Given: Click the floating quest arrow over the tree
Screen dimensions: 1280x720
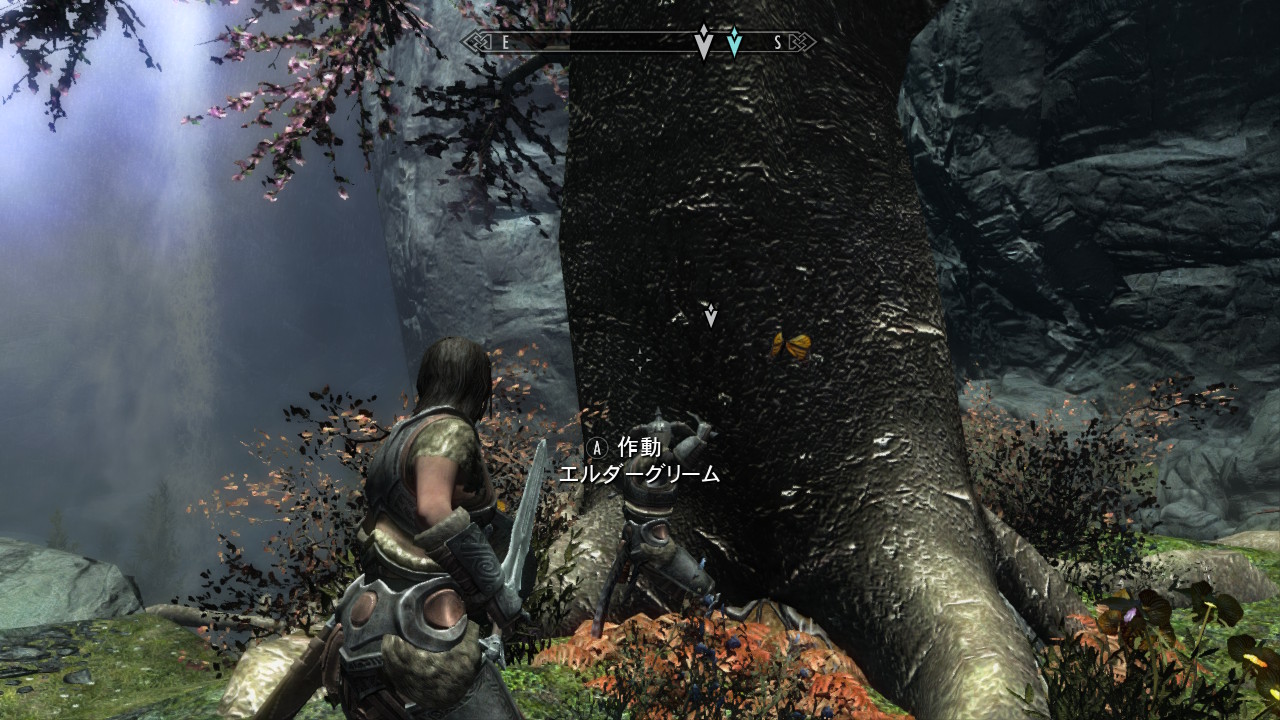Looking at the screenshot, I should (x=711, y=316).
